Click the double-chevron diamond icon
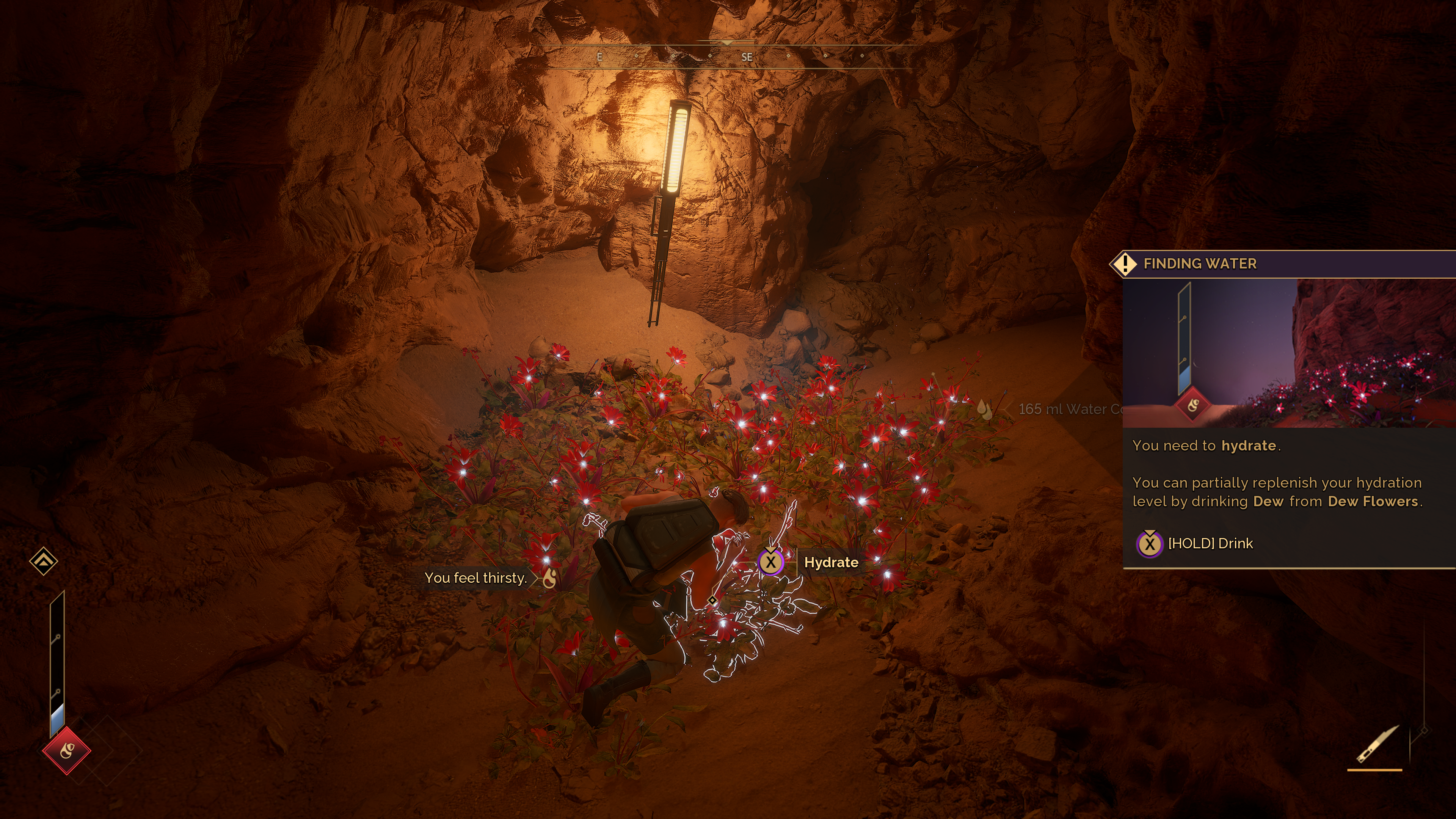1456x819 pixels. 44,561
